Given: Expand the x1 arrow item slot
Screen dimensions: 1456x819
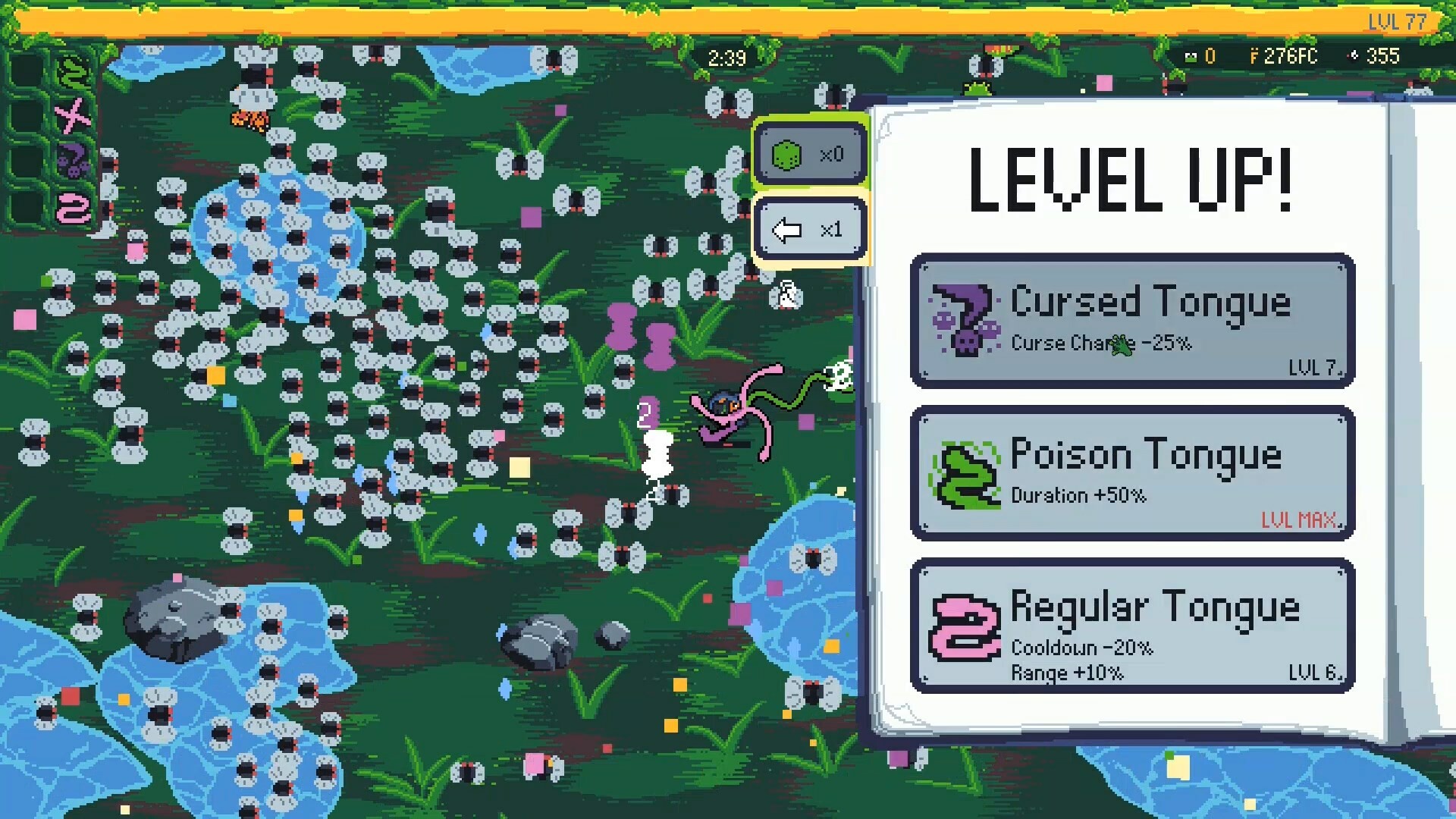Looking at the screenshot, I should coord(810,229).
